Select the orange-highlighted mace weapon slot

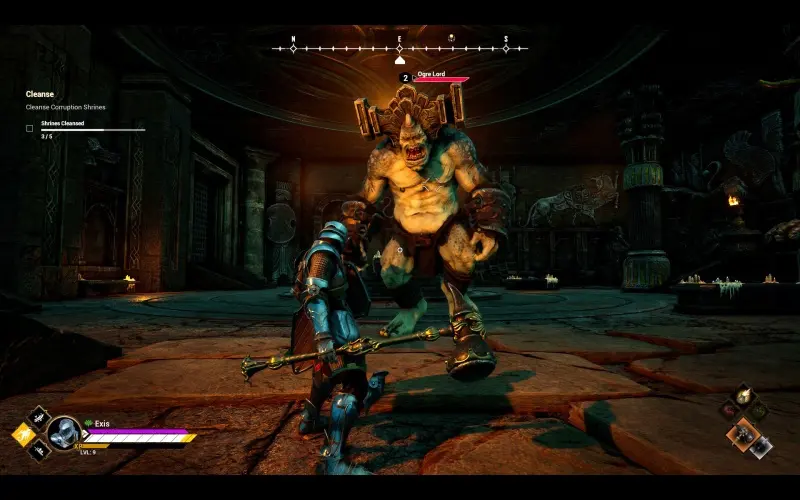pos(741,432)
